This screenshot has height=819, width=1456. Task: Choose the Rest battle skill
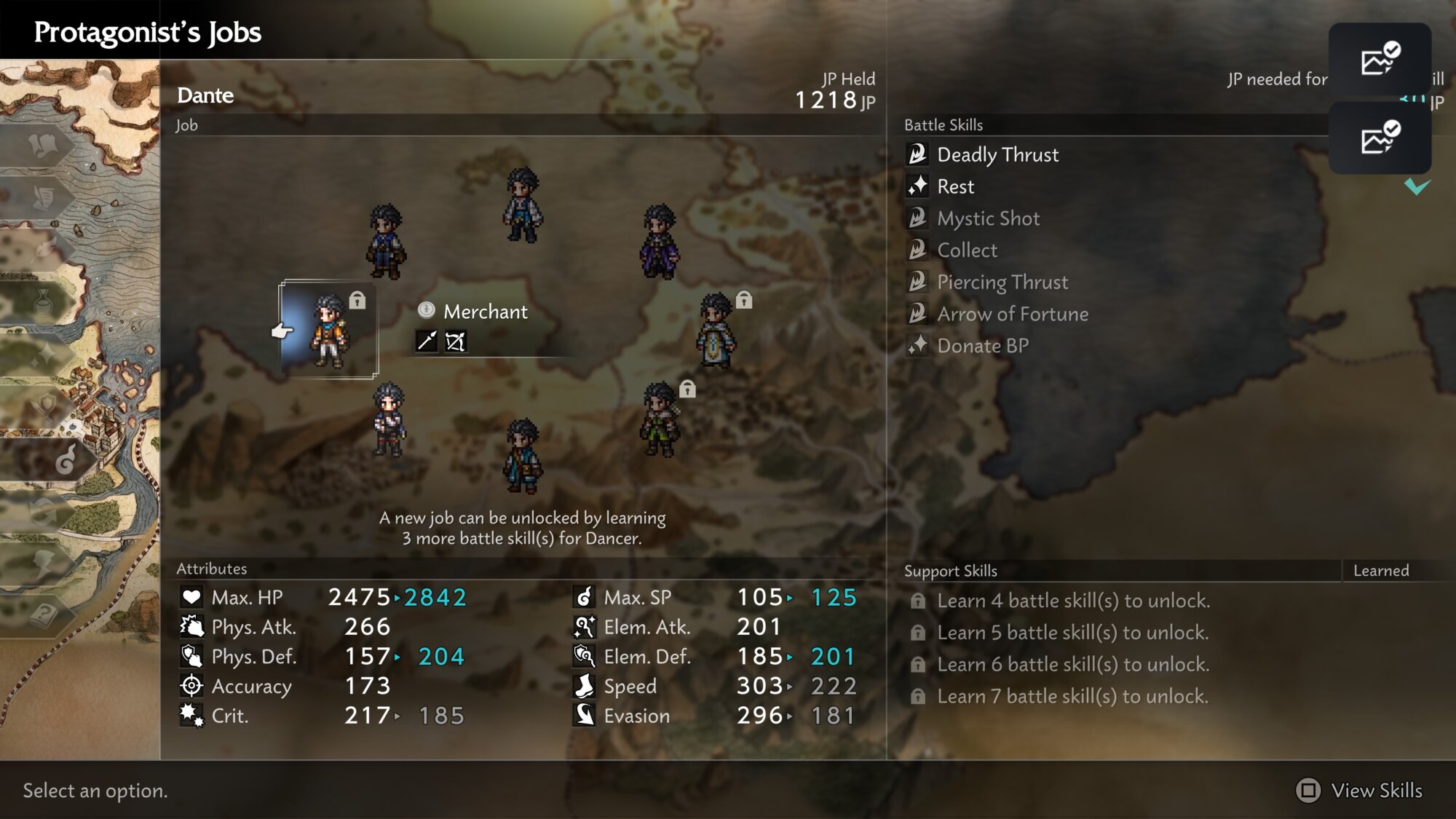[955, 186]
